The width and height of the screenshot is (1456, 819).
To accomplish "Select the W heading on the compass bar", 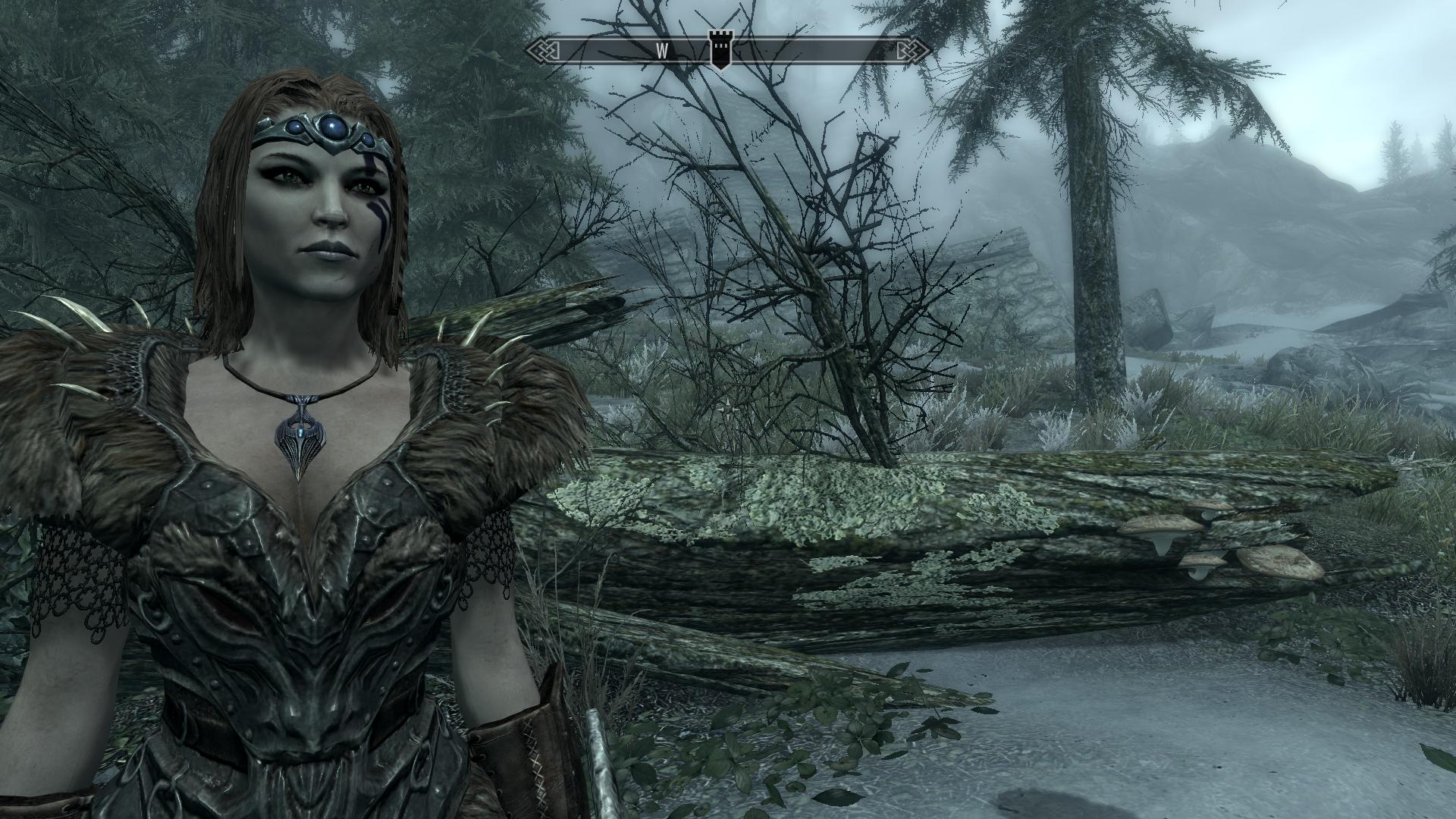I will point(661,51).
